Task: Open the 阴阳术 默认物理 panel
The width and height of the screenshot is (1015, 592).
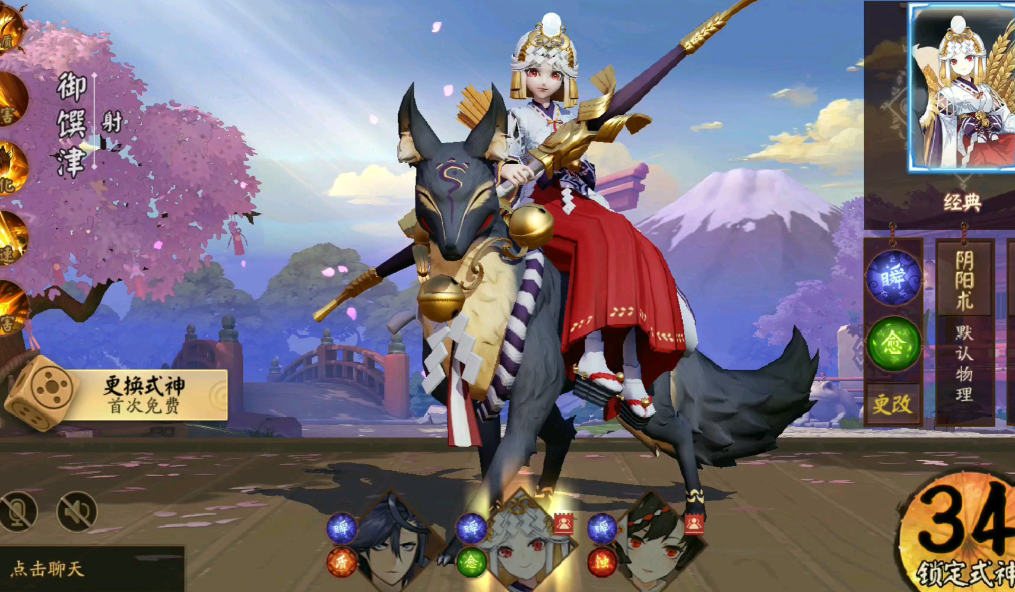Action: (964, 330)
